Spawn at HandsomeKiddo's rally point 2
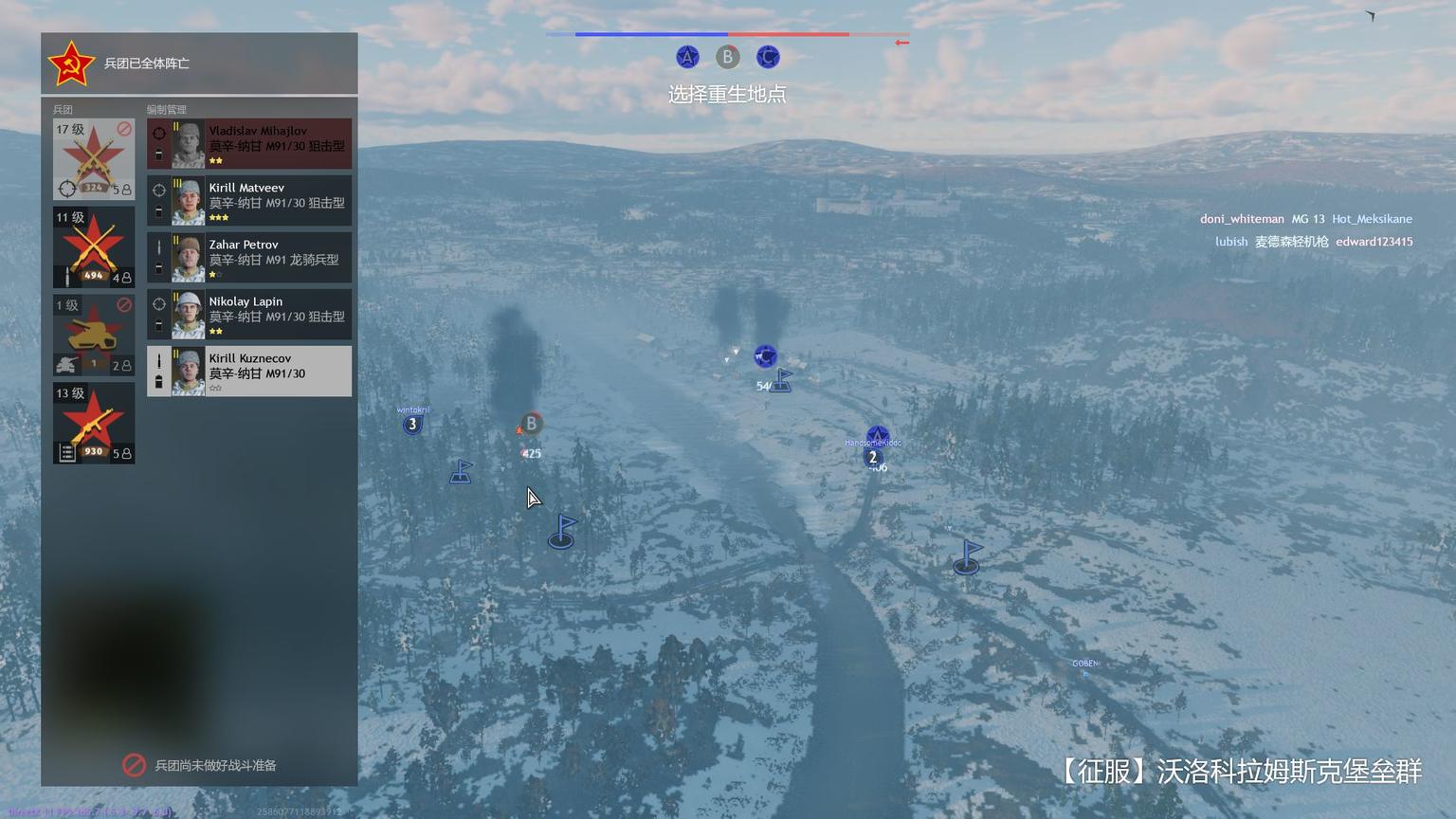1456x819 pixels. click(x=873, y=457)
